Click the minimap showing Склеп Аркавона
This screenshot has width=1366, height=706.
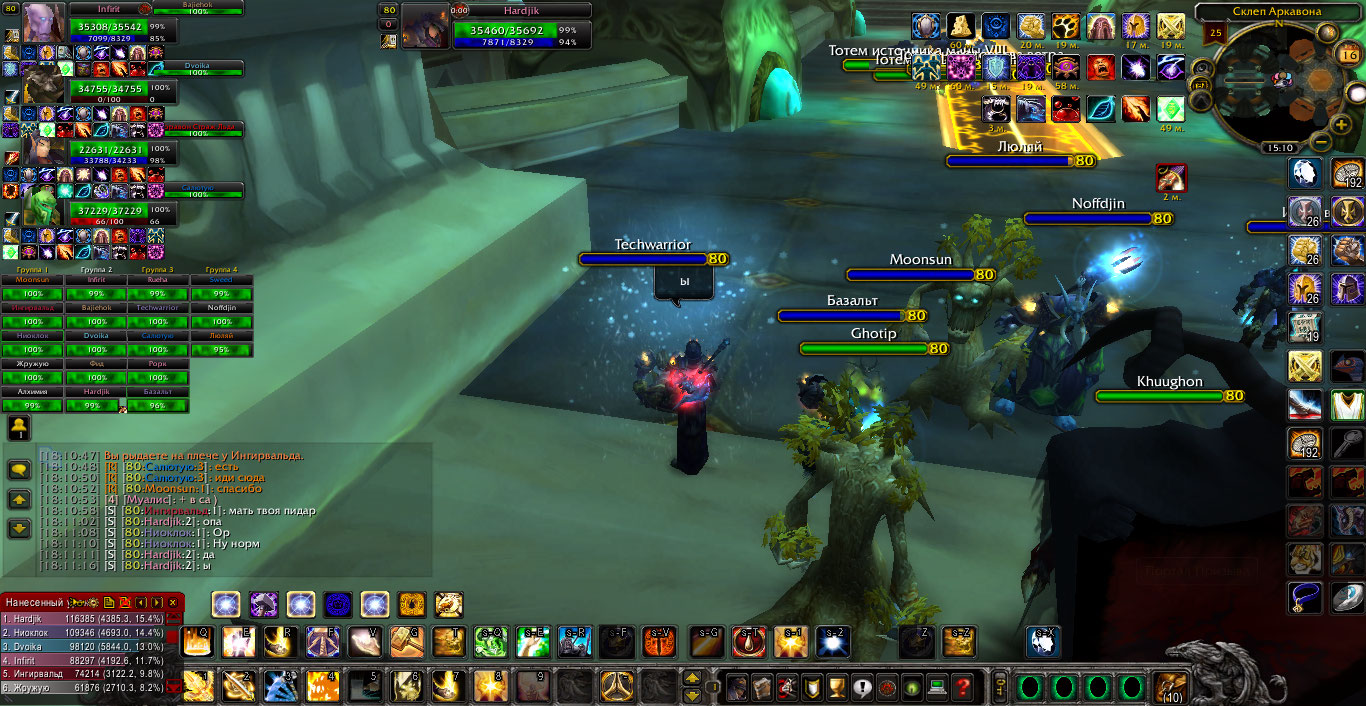(1277, 78)
